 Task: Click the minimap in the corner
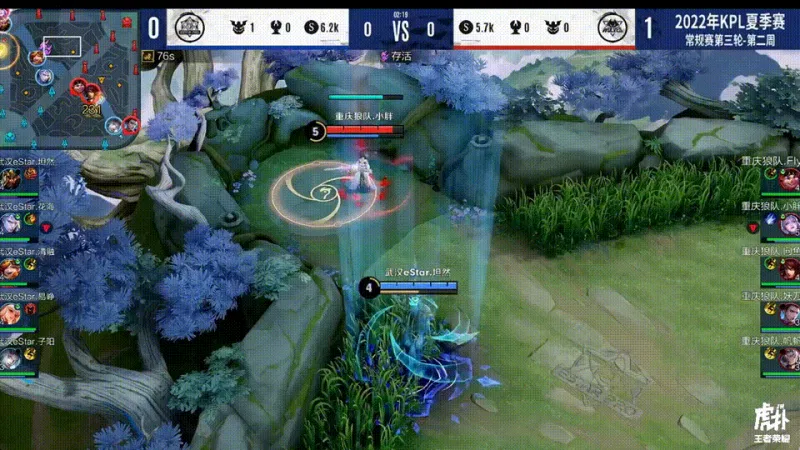70,75
